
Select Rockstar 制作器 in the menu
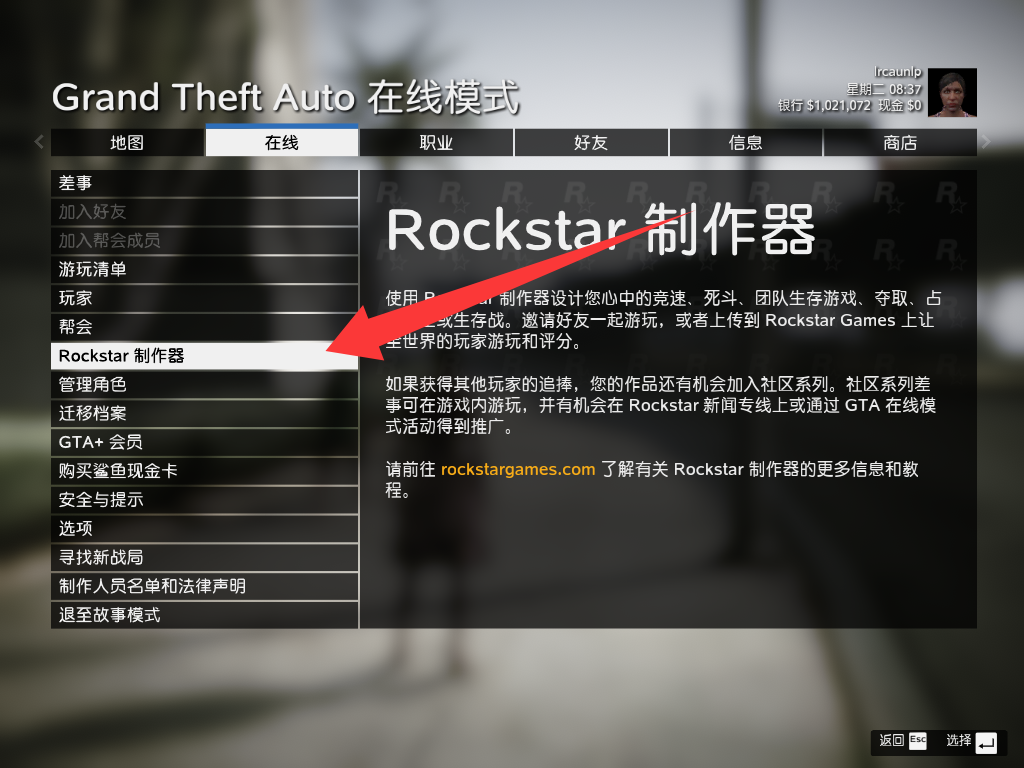click(x=204, y=356)
